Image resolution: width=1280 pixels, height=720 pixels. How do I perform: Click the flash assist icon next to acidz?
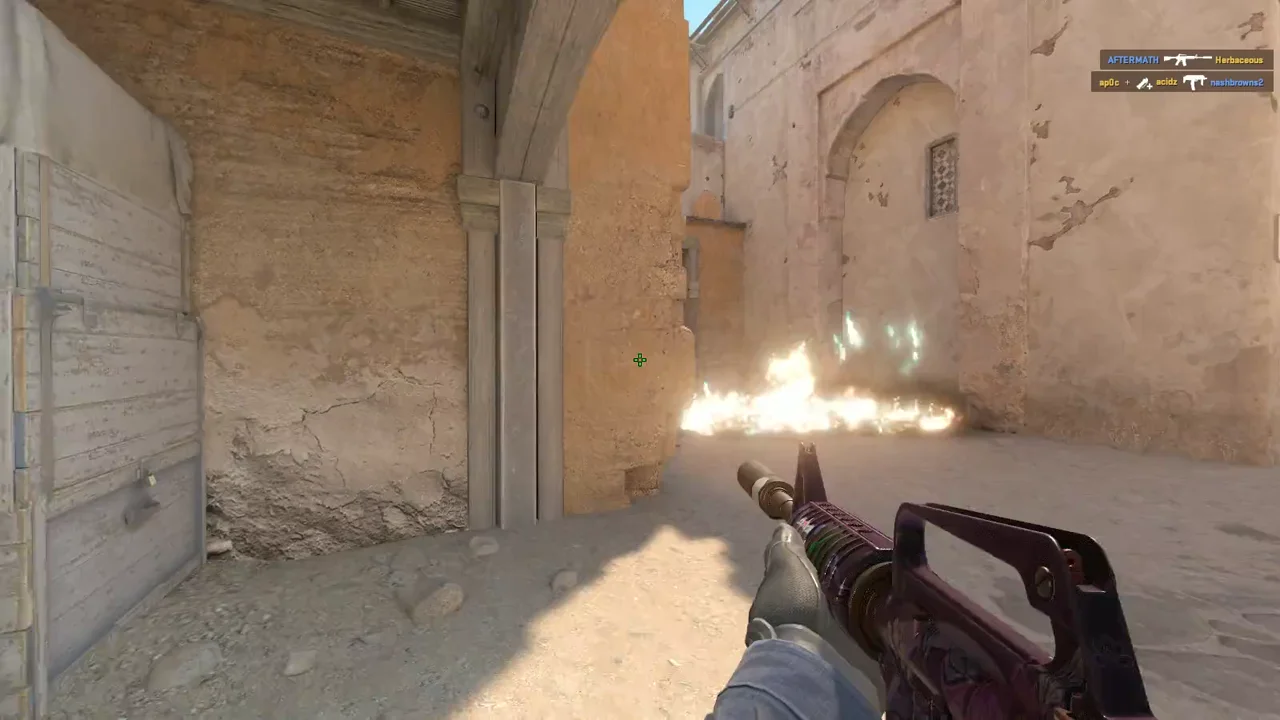[1144, 83]
